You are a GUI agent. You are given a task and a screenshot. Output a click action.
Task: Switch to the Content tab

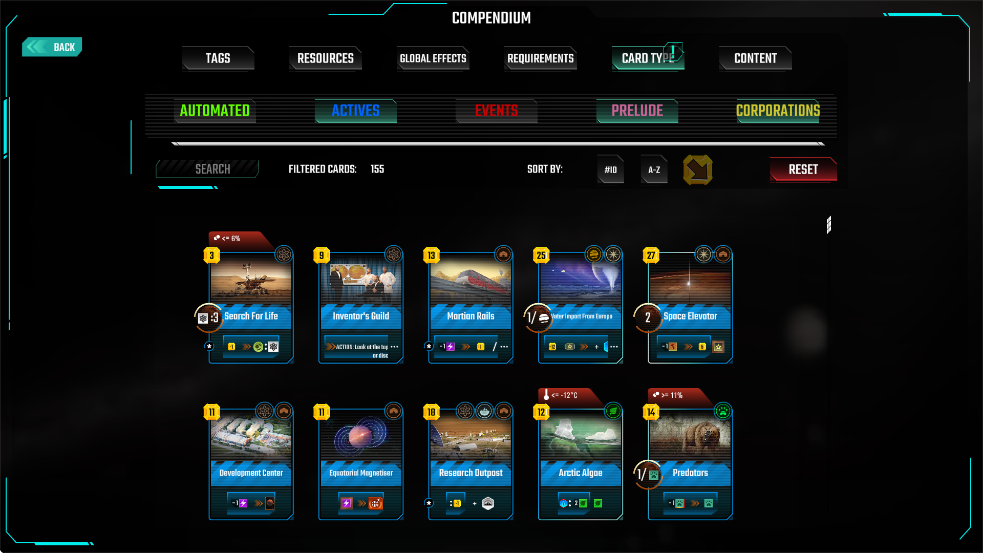point(755,59)
